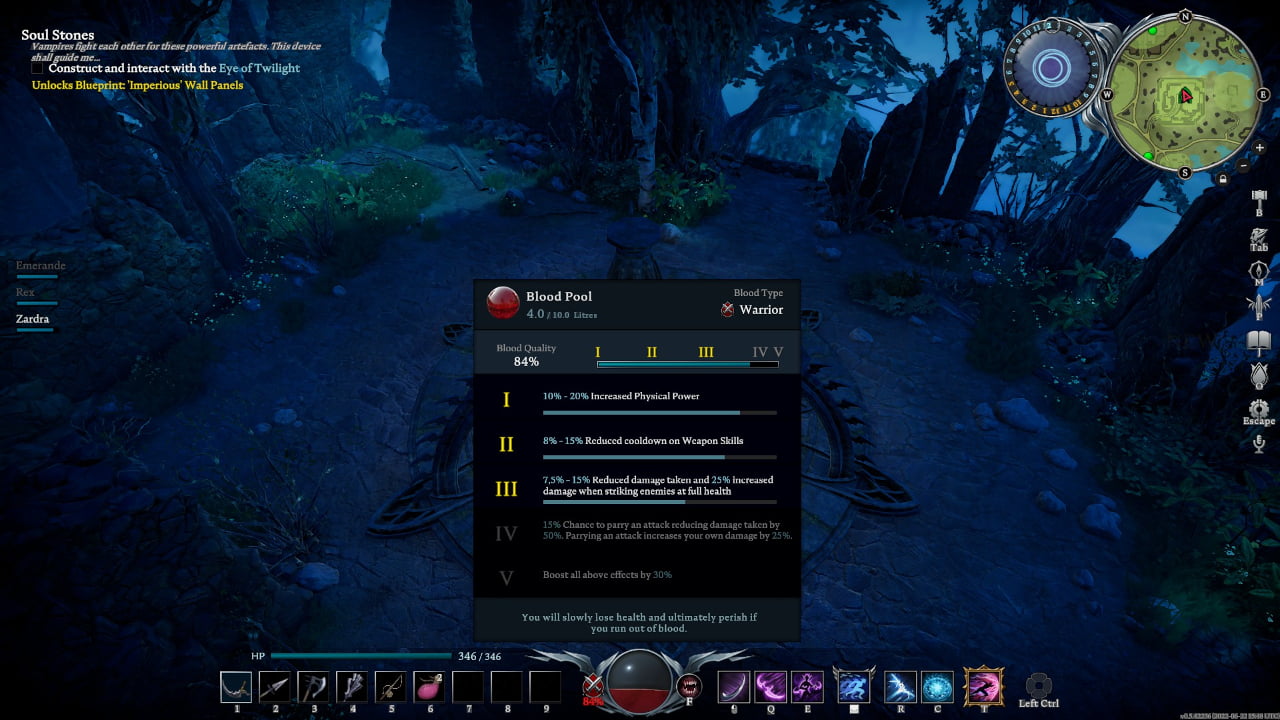The image size is (1280, 720).
Task: Select the crossbow in hotbar slot 5
Action: click(391, 687)
